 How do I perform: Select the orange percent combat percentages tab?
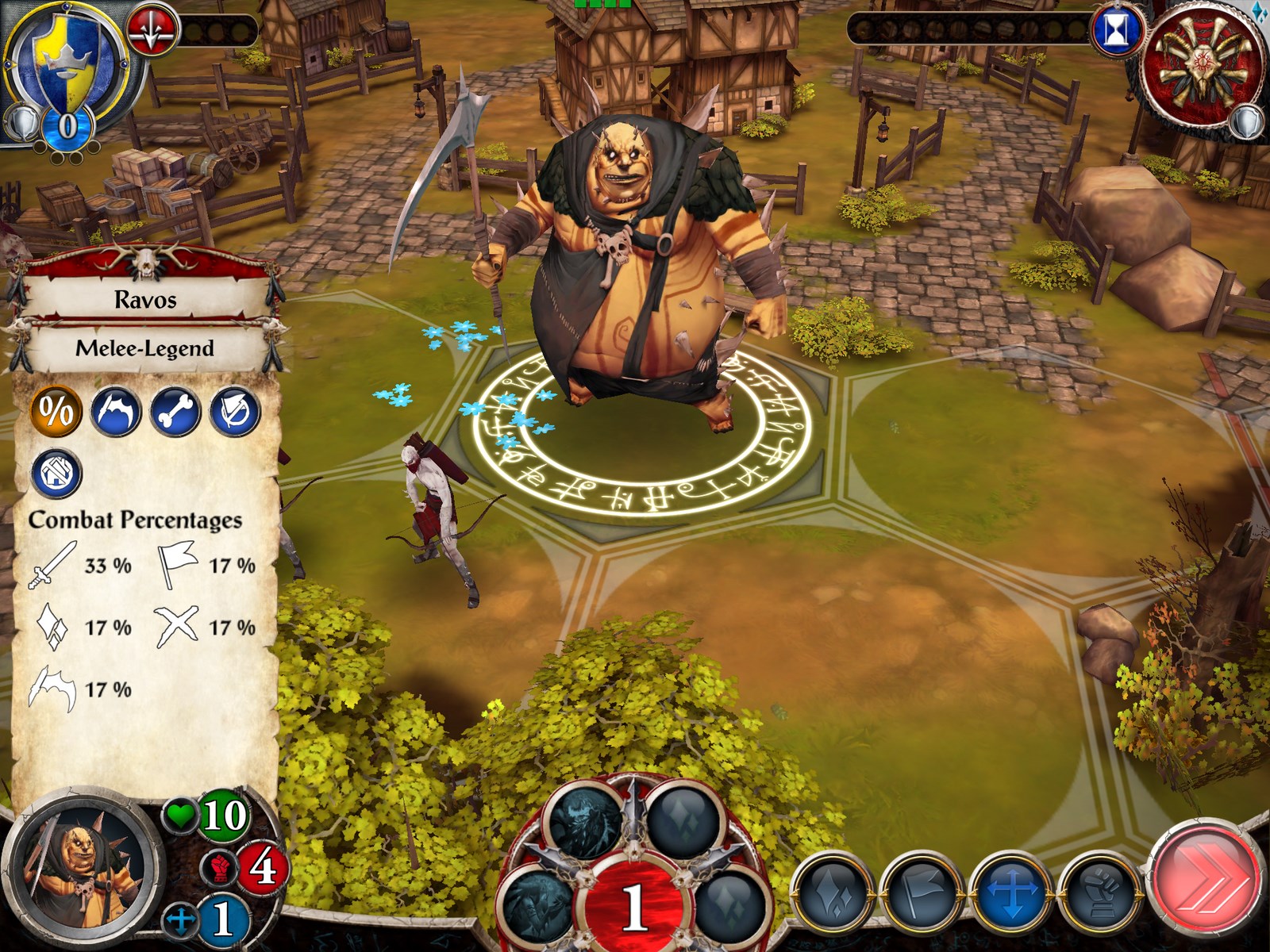point(56,411)
